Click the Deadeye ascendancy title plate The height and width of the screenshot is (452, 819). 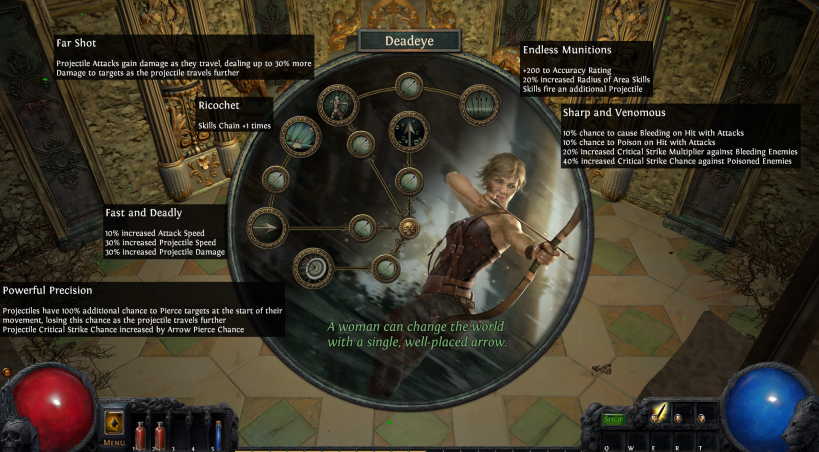[408, 41]
